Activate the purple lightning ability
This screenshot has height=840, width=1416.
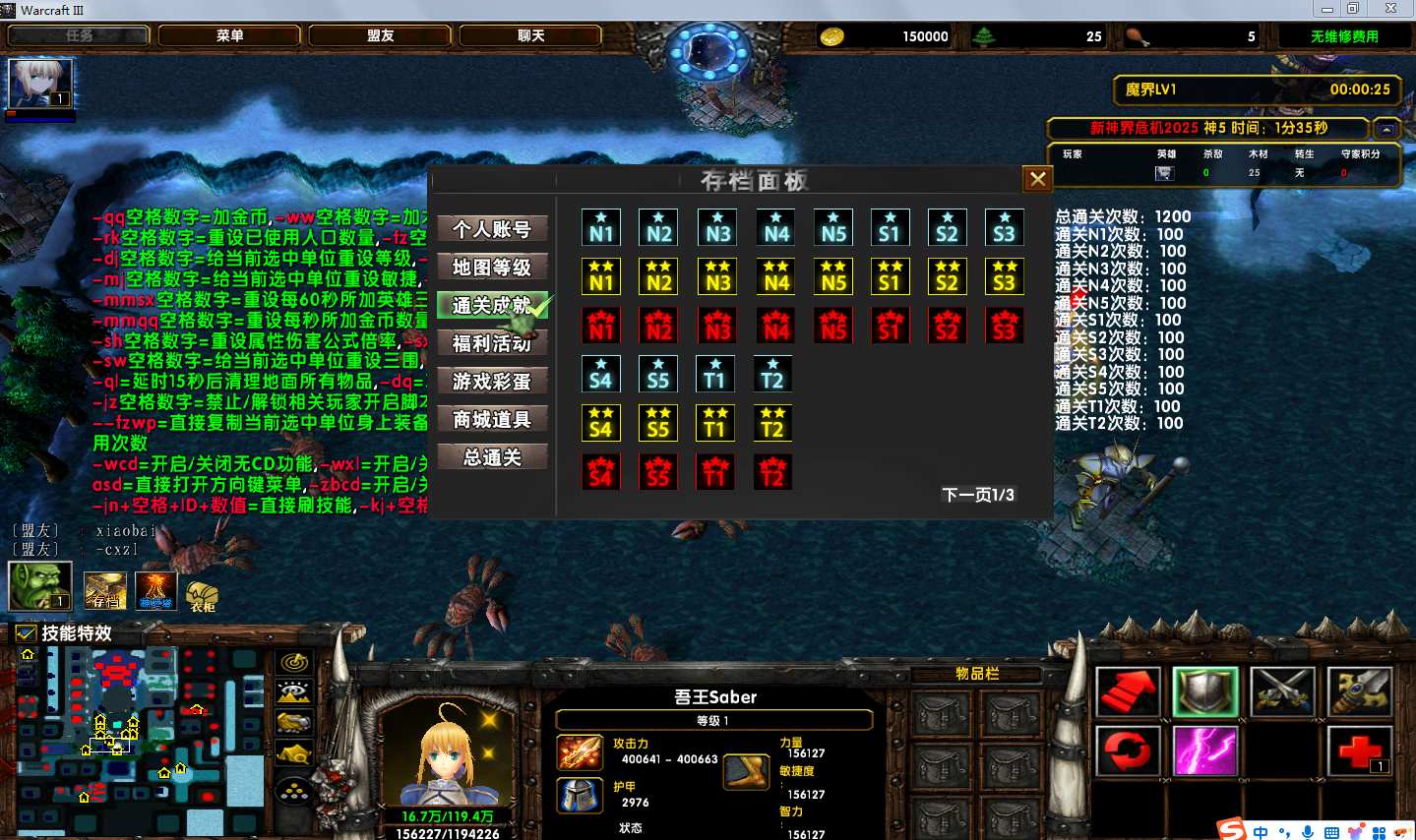(x=1205, y=751)
